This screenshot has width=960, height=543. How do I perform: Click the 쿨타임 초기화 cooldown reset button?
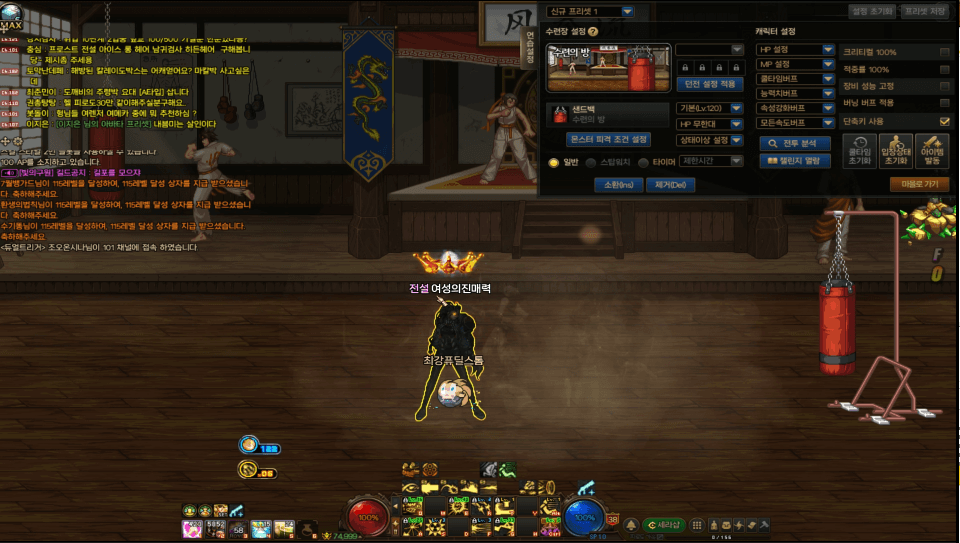(856, 151)
